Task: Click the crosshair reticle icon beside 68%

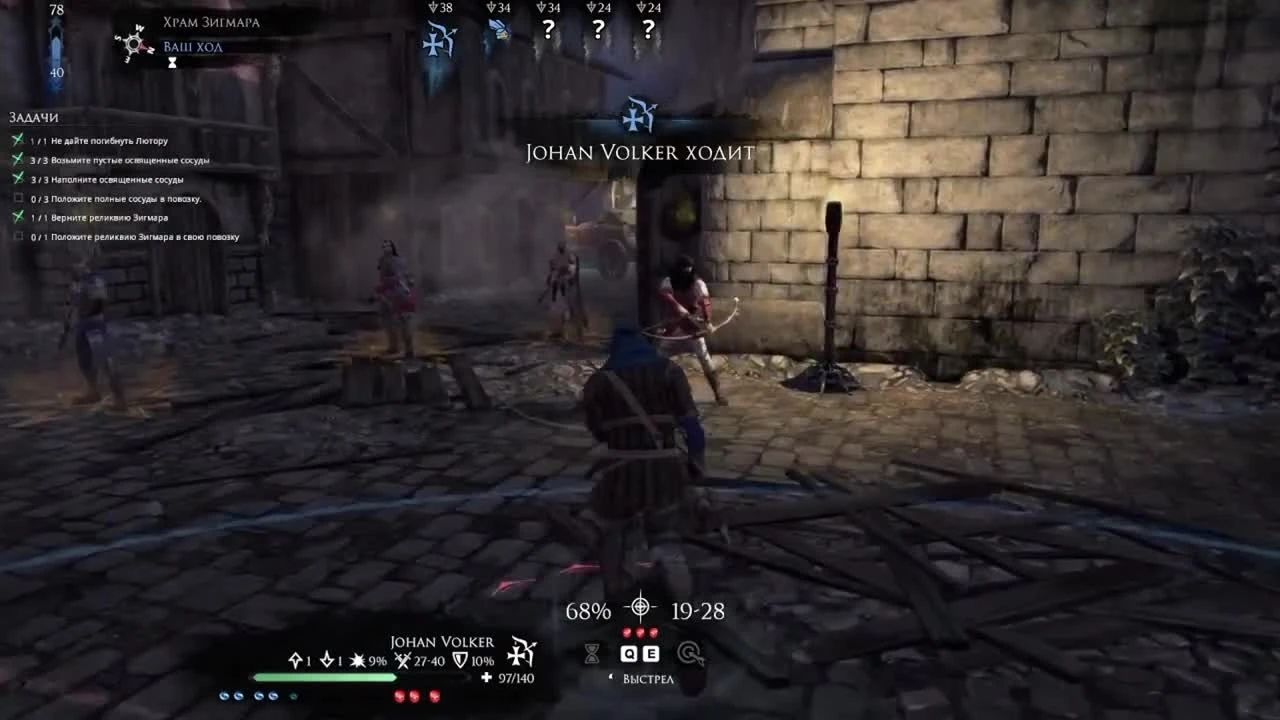Action: (638, 607)
